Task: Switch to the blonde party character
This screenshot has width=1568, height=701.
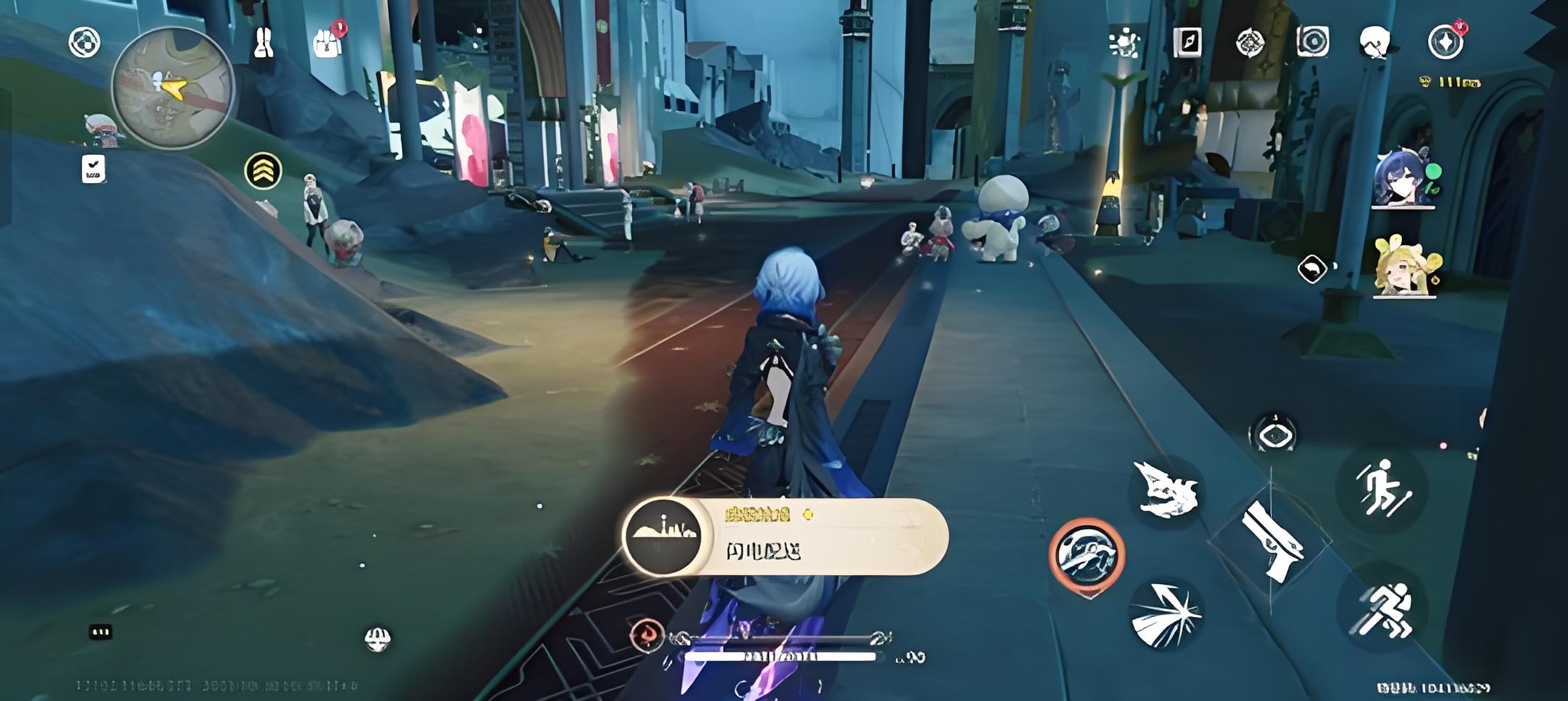Action: pos(1404,266)
